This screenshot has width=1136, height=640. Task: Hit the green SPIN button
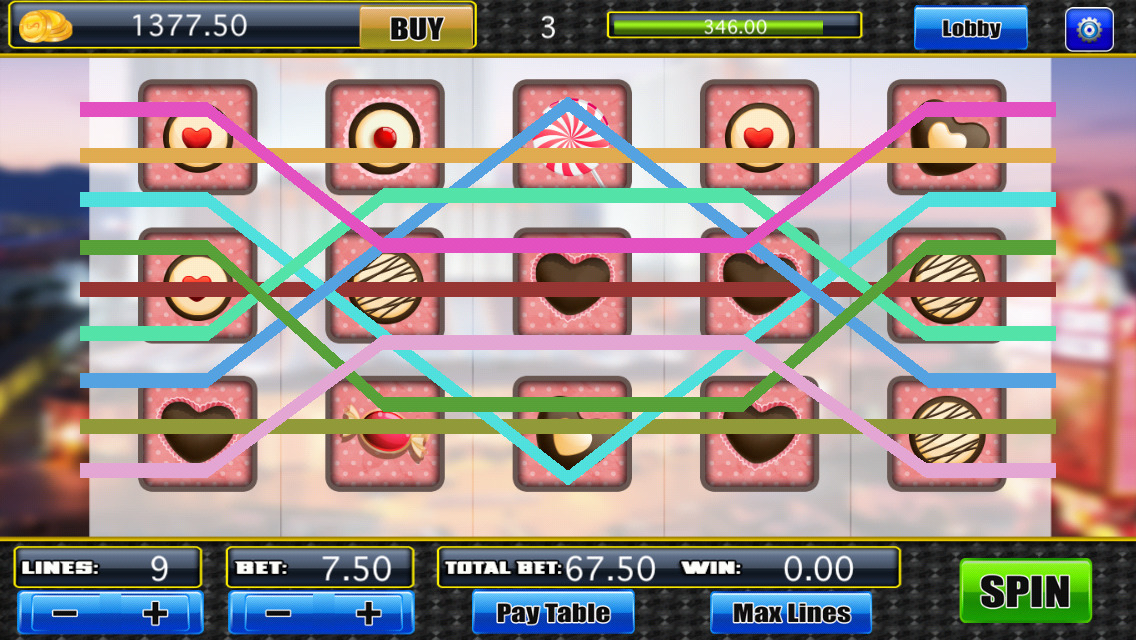click(1025, 591)
